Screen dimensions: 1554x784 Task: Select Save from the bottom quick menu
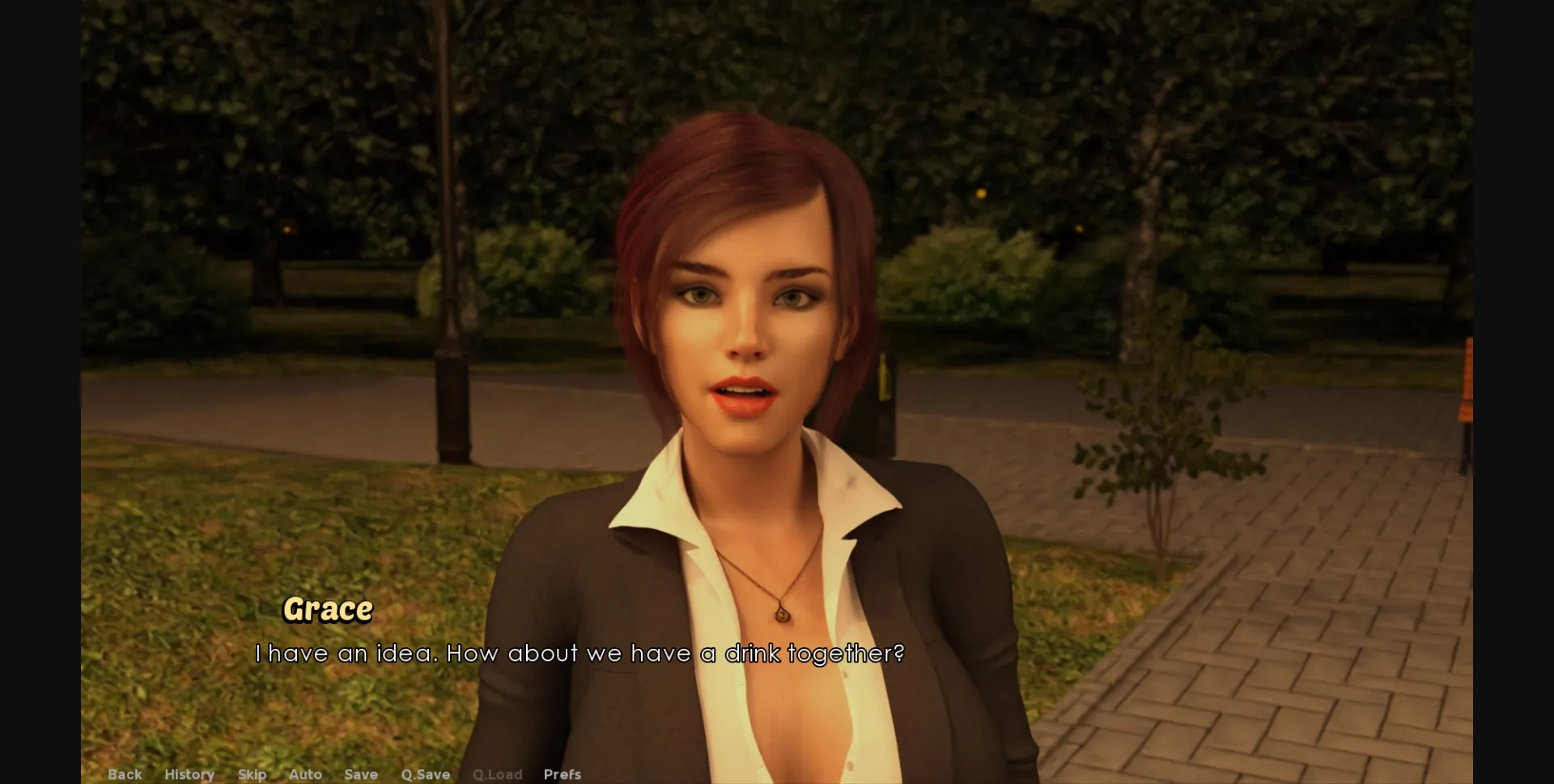tap(360, 774)
